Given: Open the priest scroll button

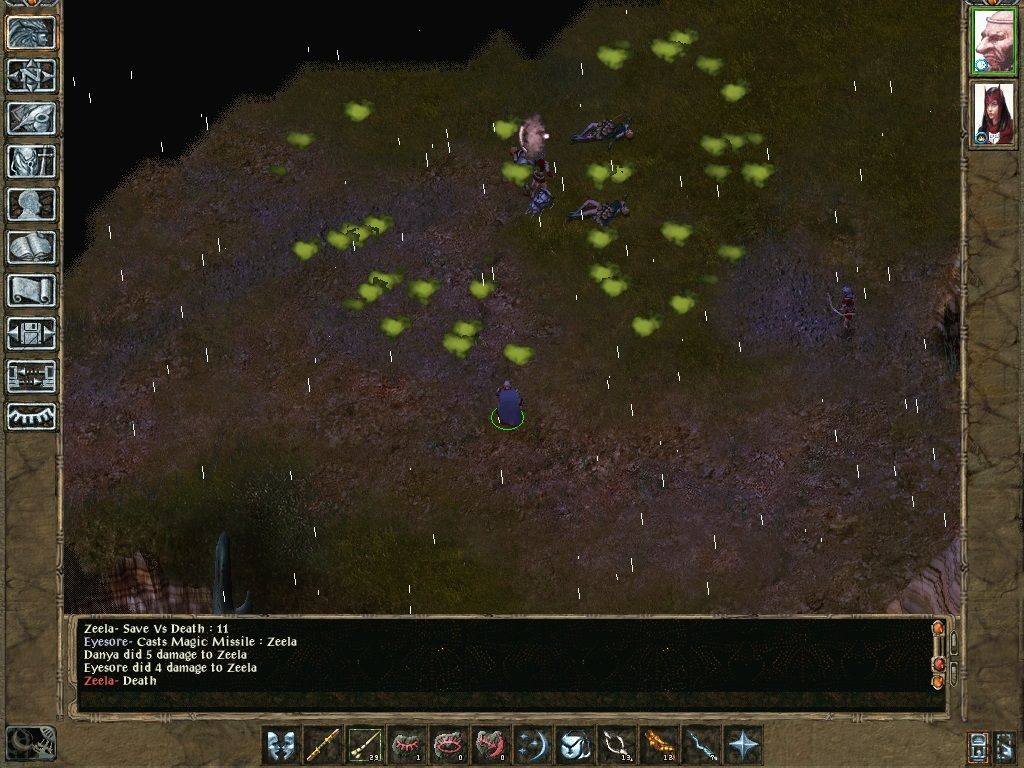Looking at the screenshot, I should [31, 290].
